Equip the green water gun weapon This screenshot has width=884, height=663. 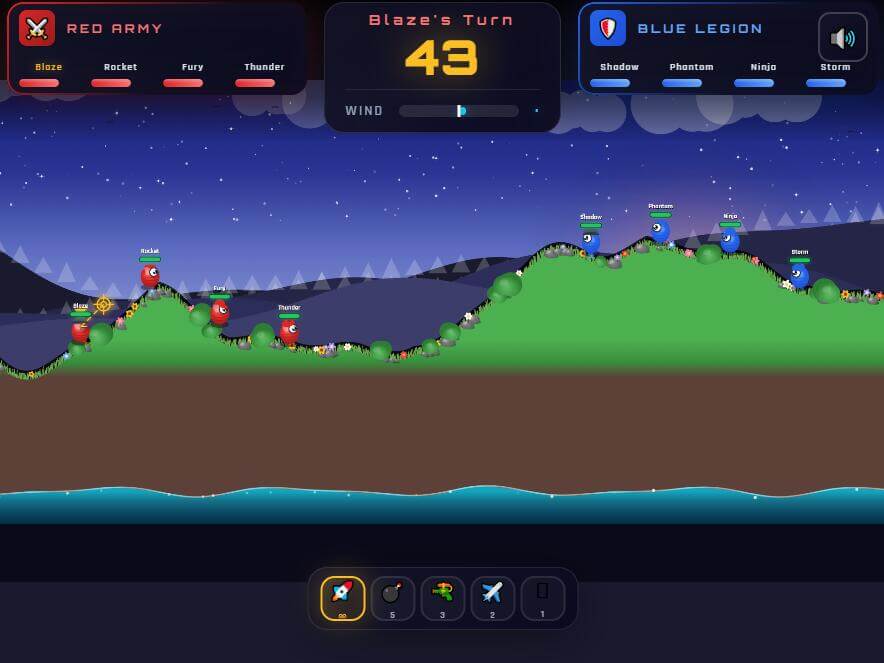pyautogui.click(x=442, y=598)
